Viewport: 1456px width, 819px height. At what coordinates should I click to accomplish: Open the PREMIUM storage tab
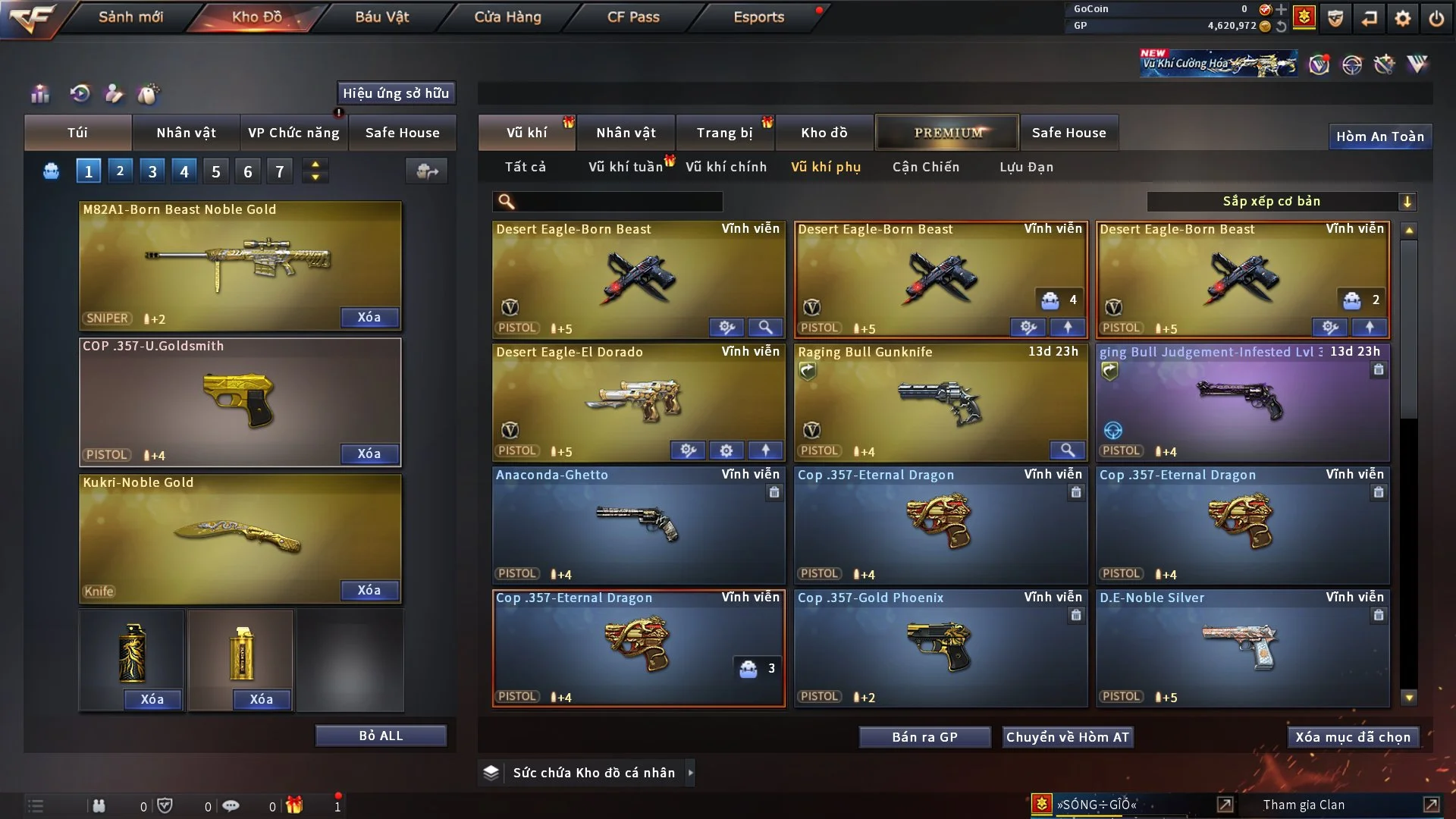coord(947,133)
